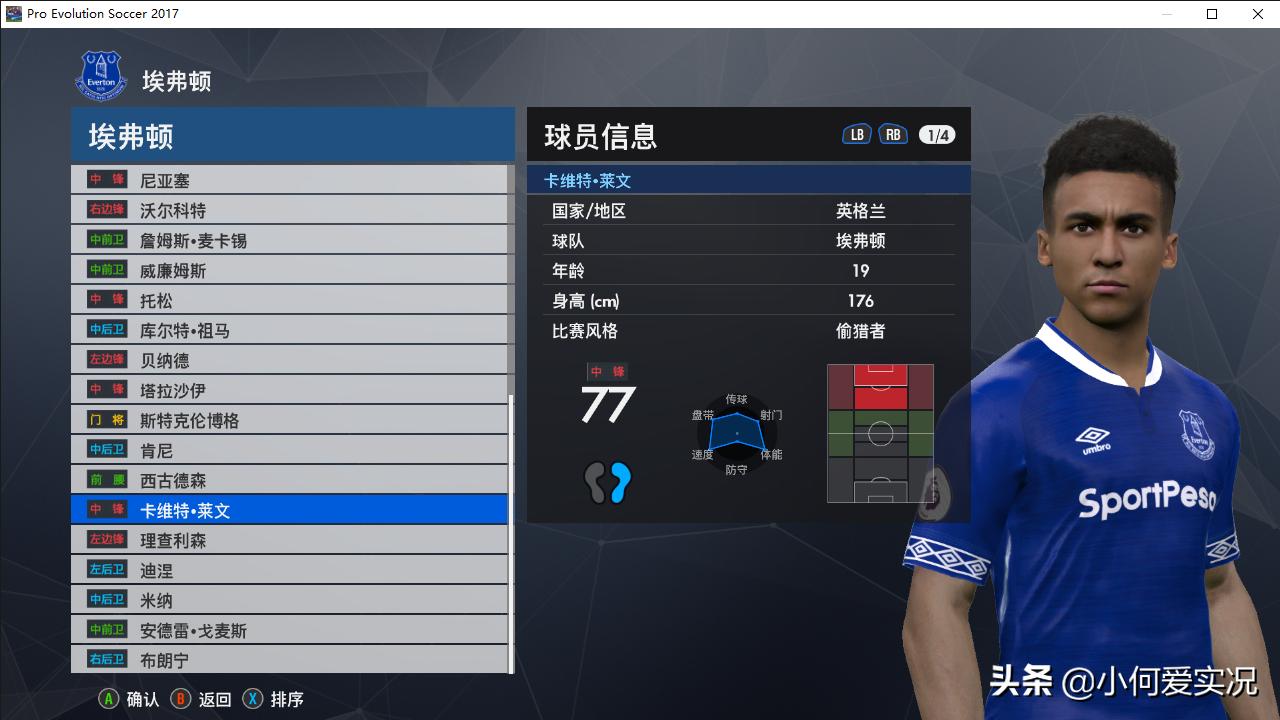
Task: Click the RB shoulder button badge
Action: tap(893, 132)
